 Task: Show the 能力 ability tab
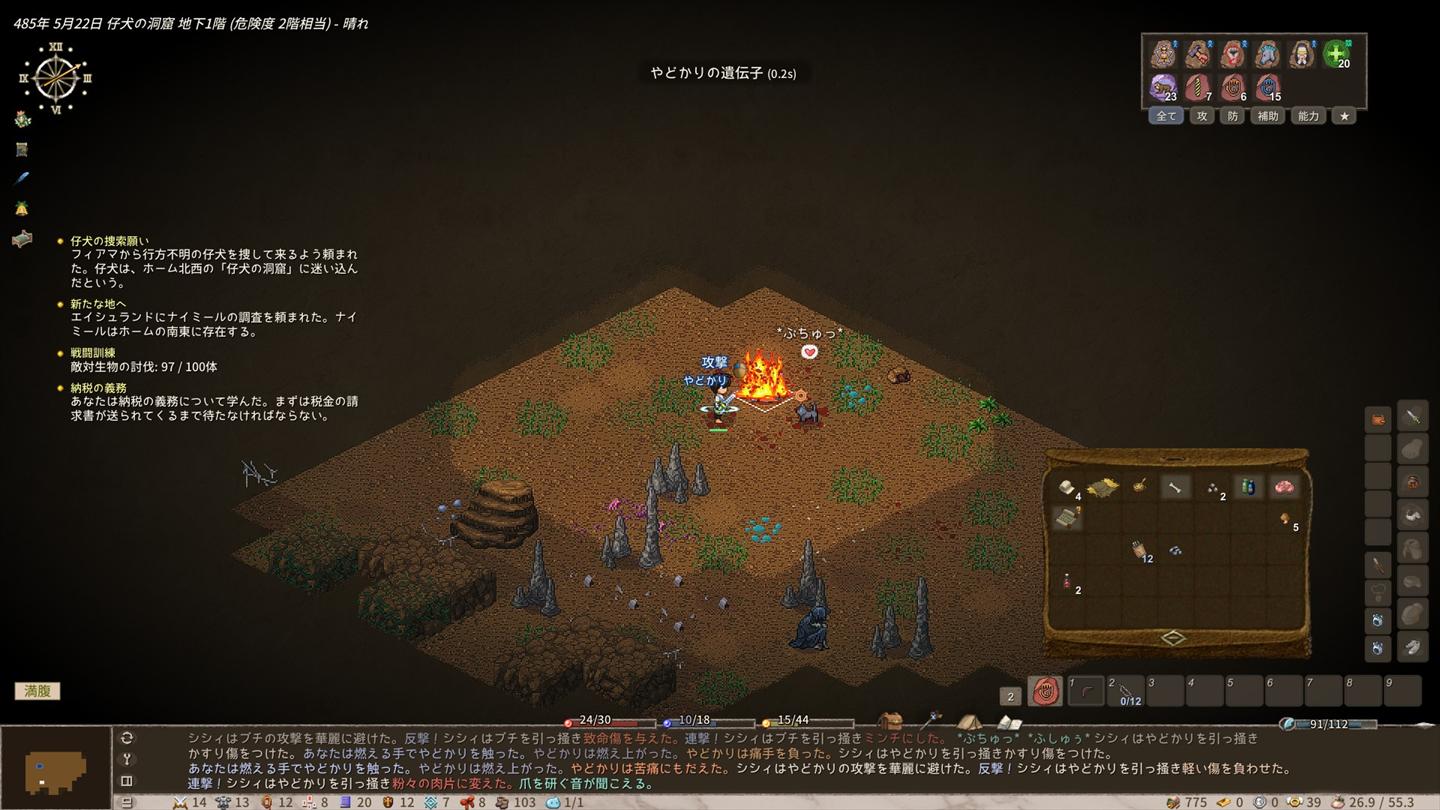click(x=1308, y=116)
